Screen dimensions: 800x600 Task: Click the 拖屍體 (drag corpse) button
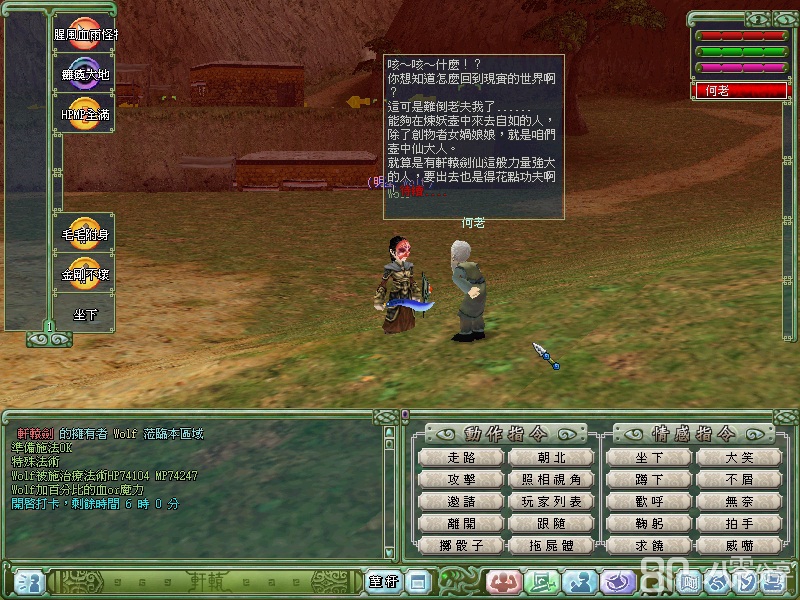coord(551,545)
